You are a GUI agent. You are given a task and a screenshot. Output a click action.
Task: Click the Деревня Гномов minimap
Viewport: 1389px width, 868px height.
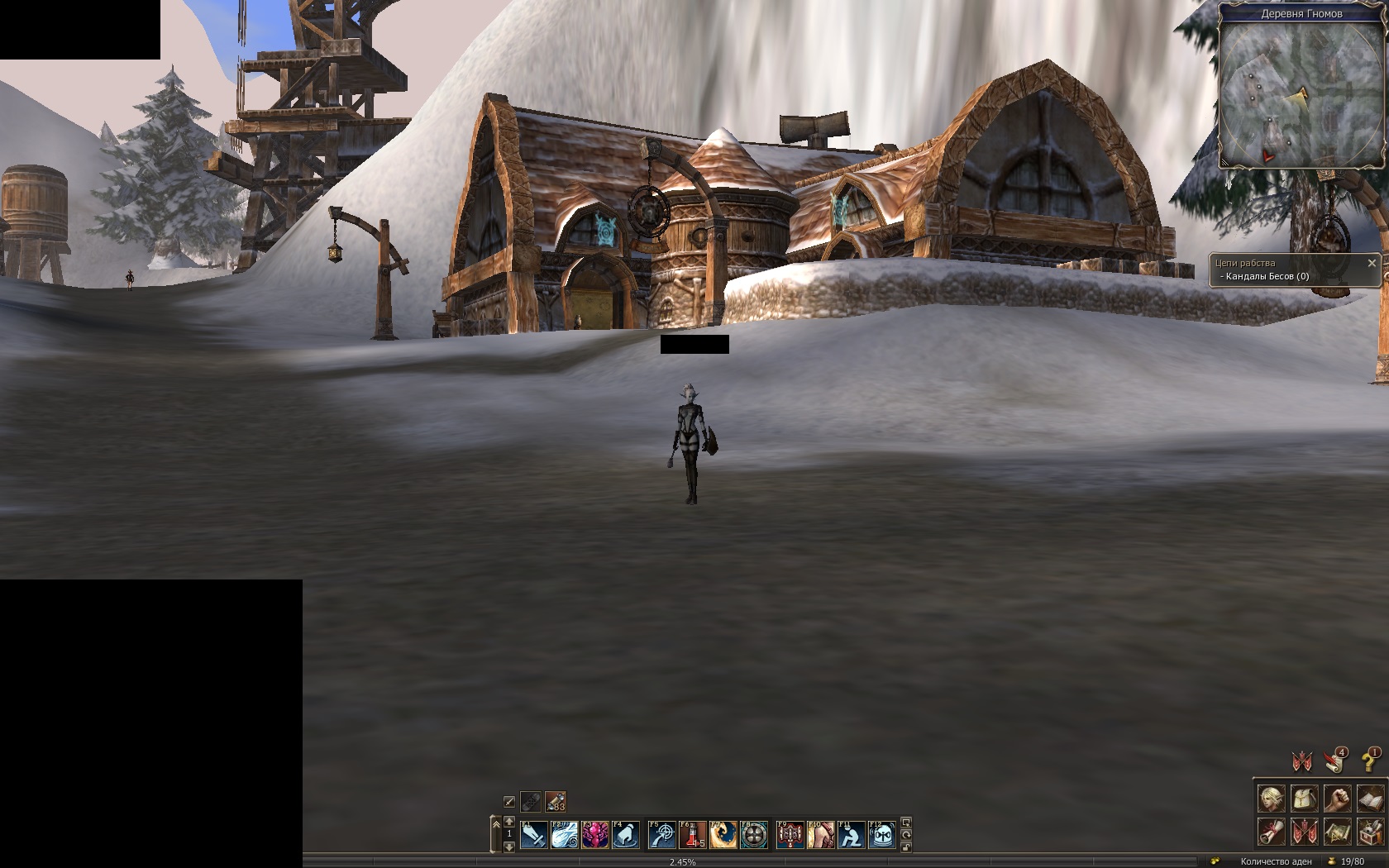1301,93
